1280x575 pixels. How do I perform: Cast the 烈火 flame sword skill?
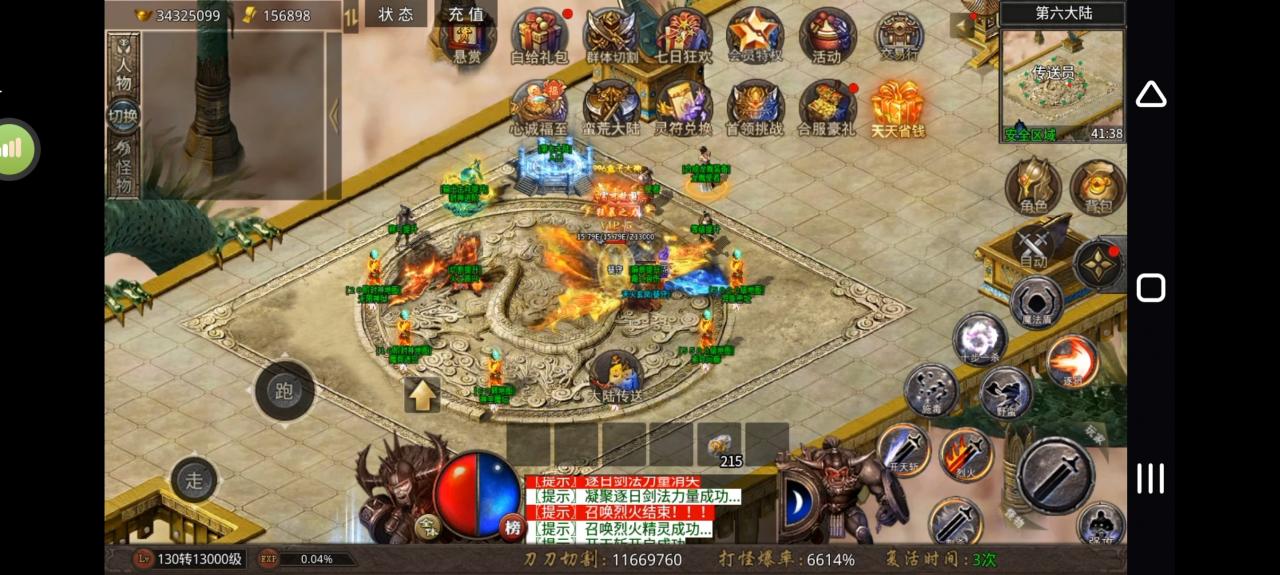pos(965,455)
